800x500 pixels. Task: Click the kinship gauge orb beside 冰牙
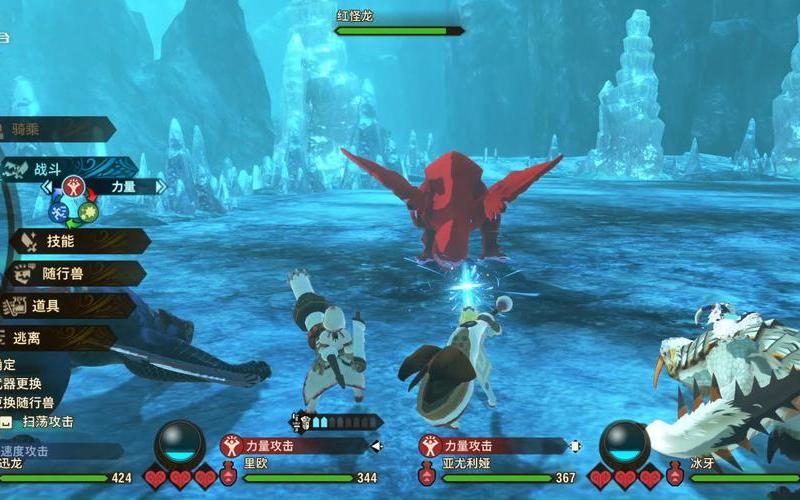pos(625,443)
